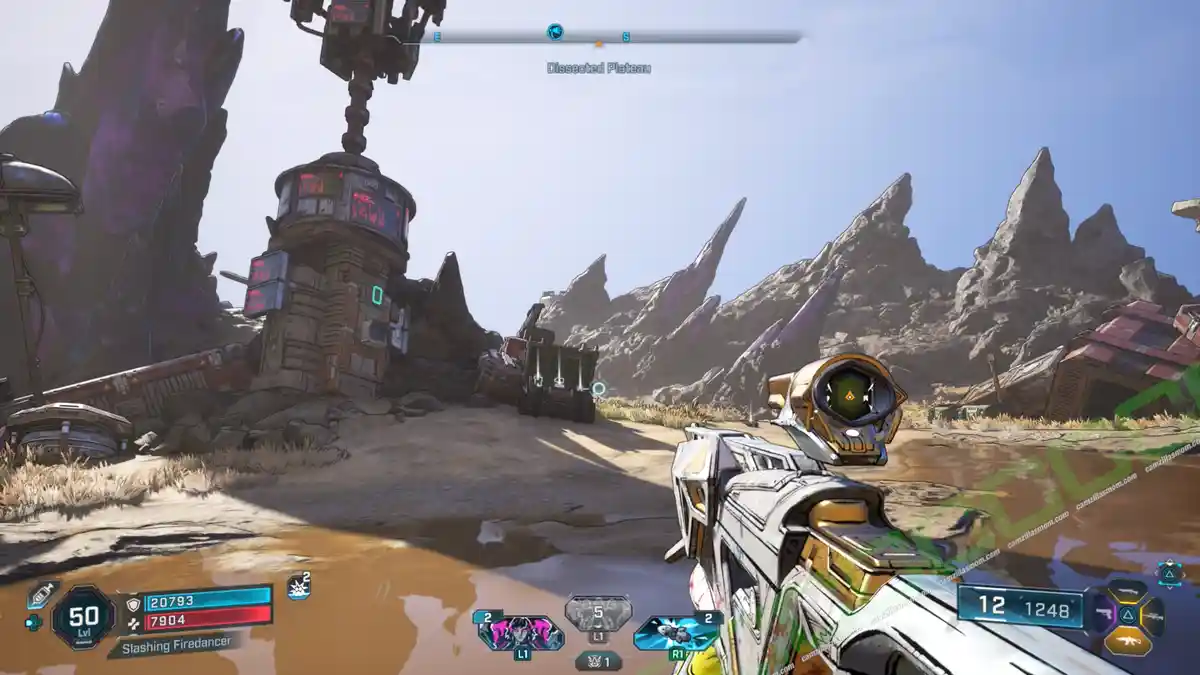Viewport: 1200px width, 675px height.
Task: Click the explosion buff icon with count 2
Action: coord(298,587)
